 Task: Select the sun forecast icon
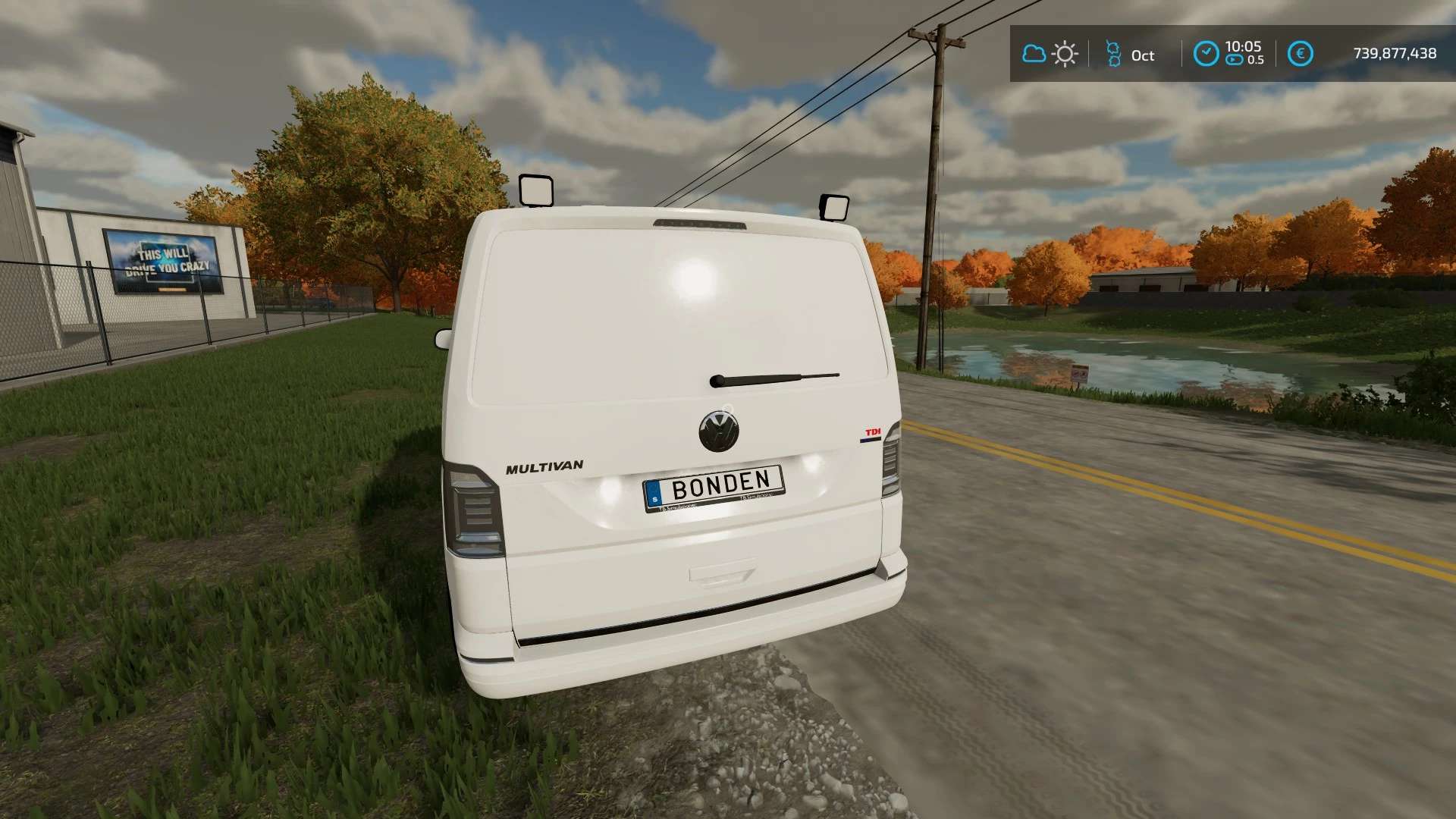[1065, 54]
